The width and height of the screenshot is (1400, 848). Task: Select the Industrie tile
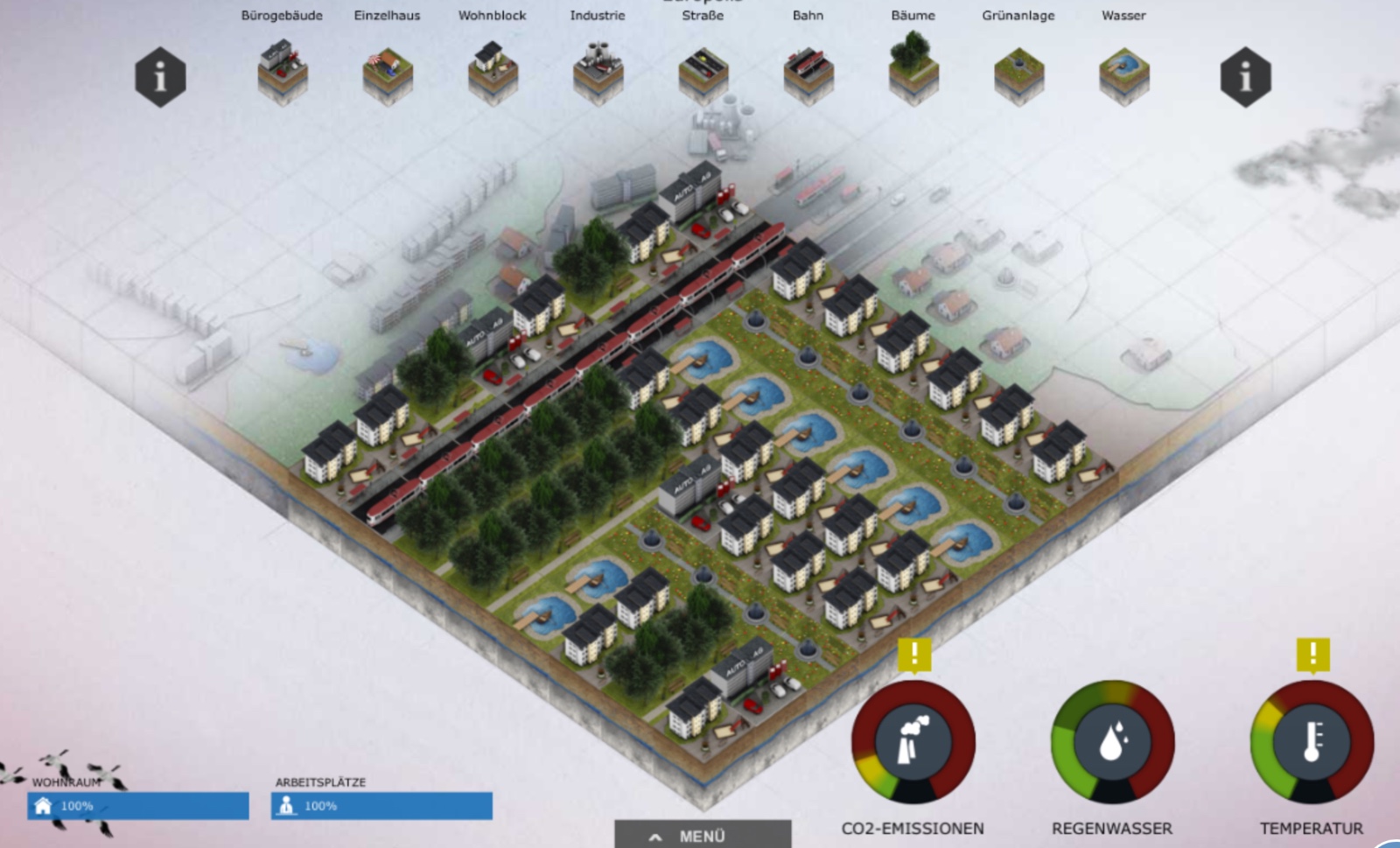point(598,74)
